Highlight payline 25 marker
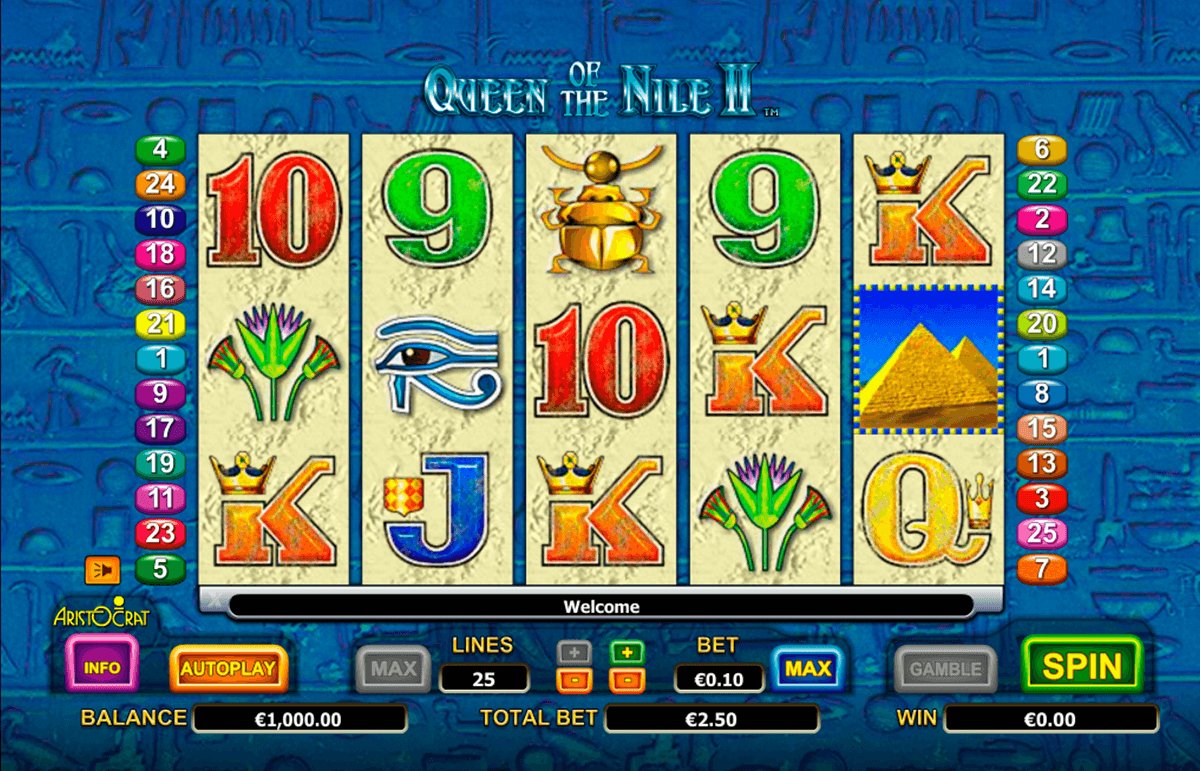 1041,533
